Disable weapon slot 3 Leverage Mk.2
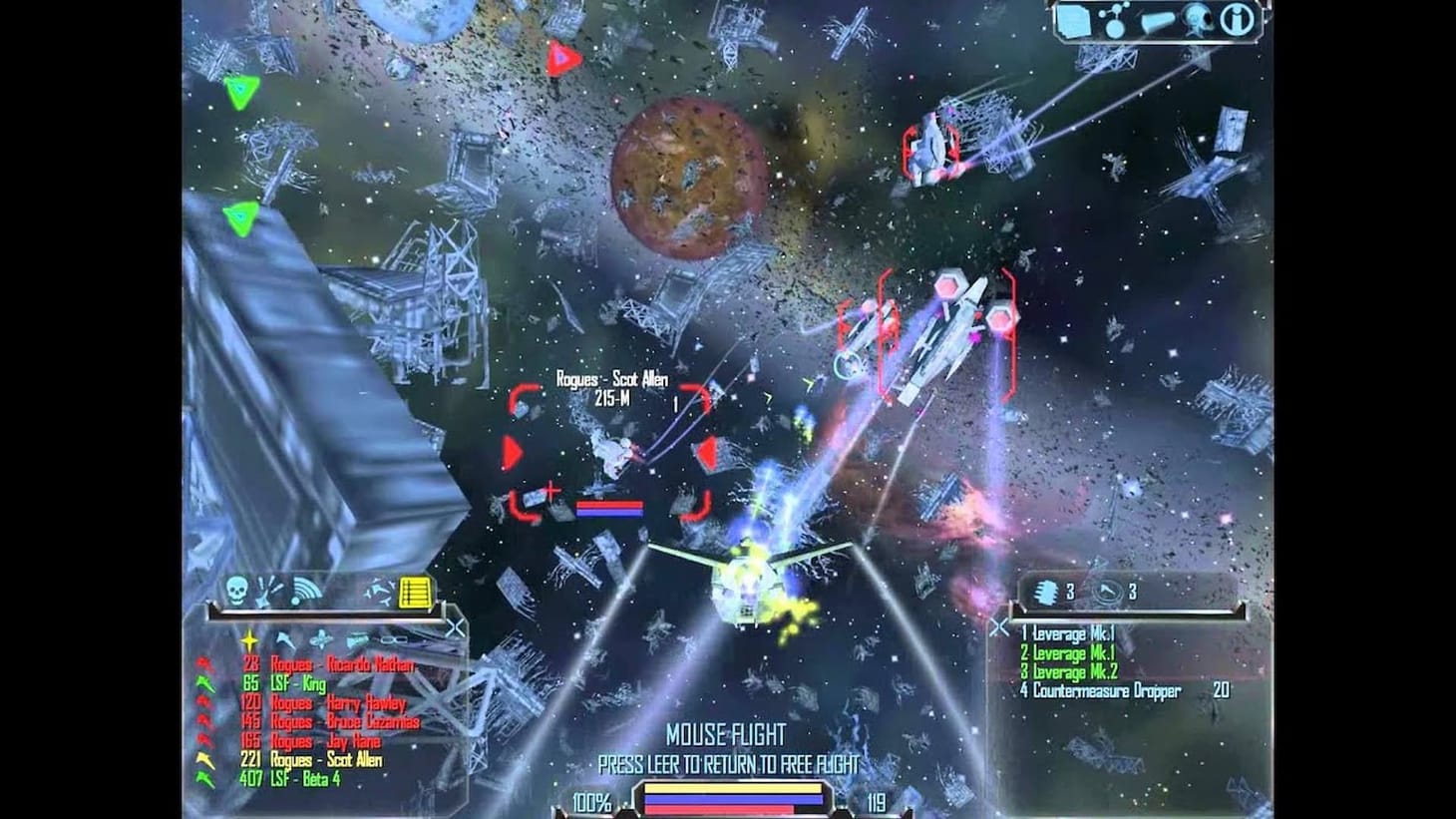 click(x=1069, y=670)
